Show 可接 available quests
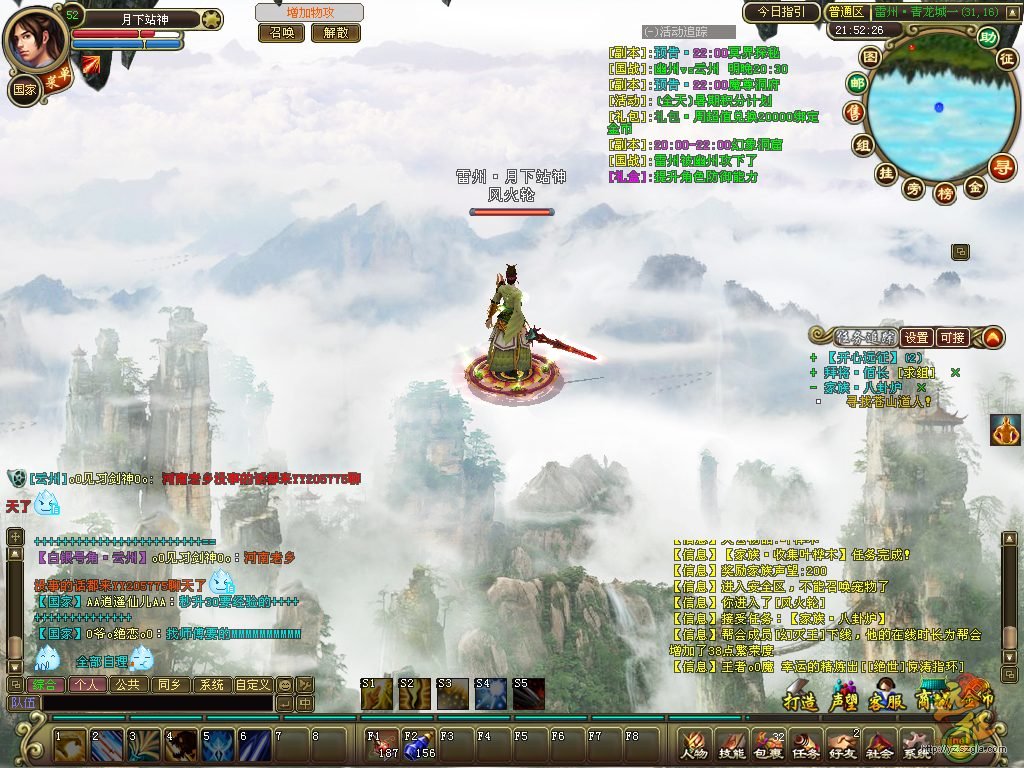1024x768 pixels. [x=951, y=338]
